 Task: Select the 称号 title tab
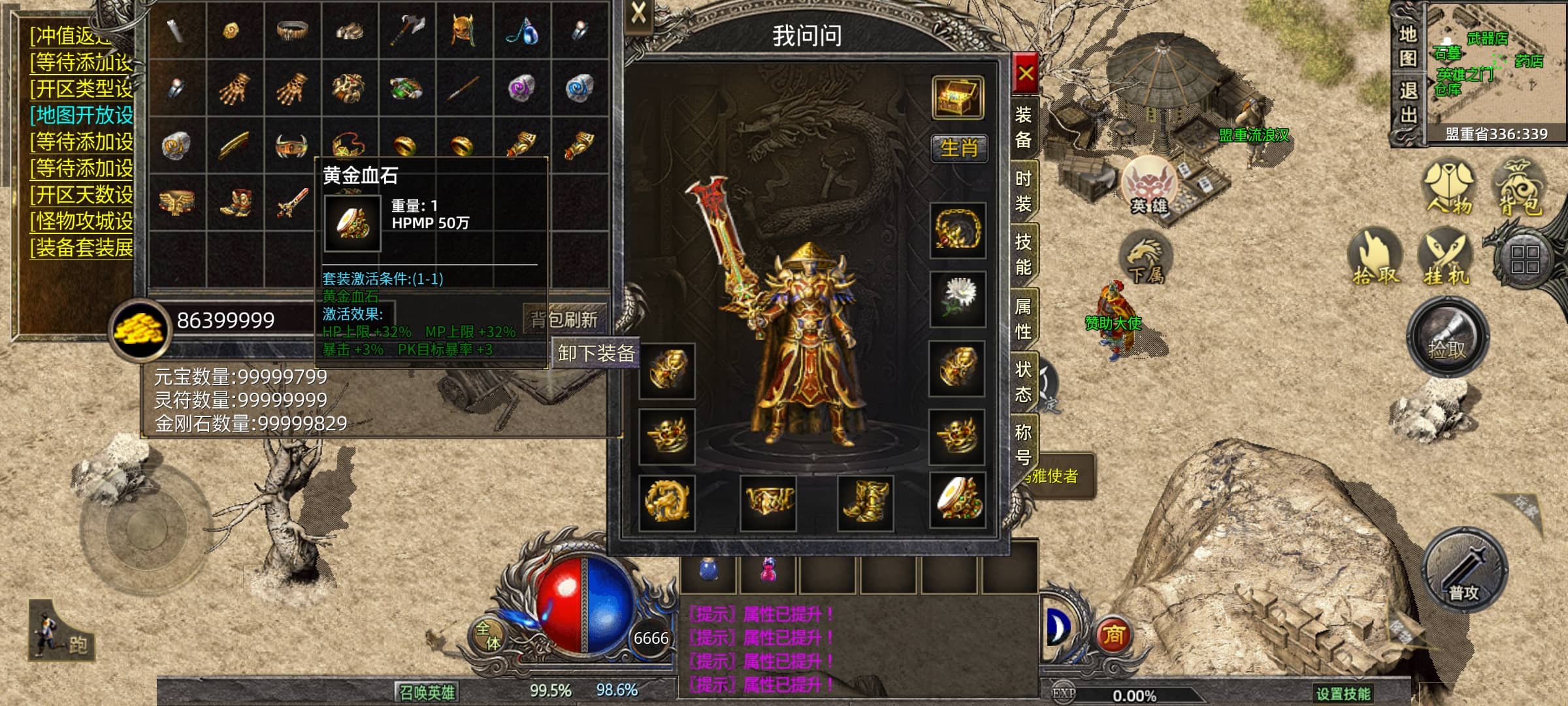click(x=1023, y=445)
